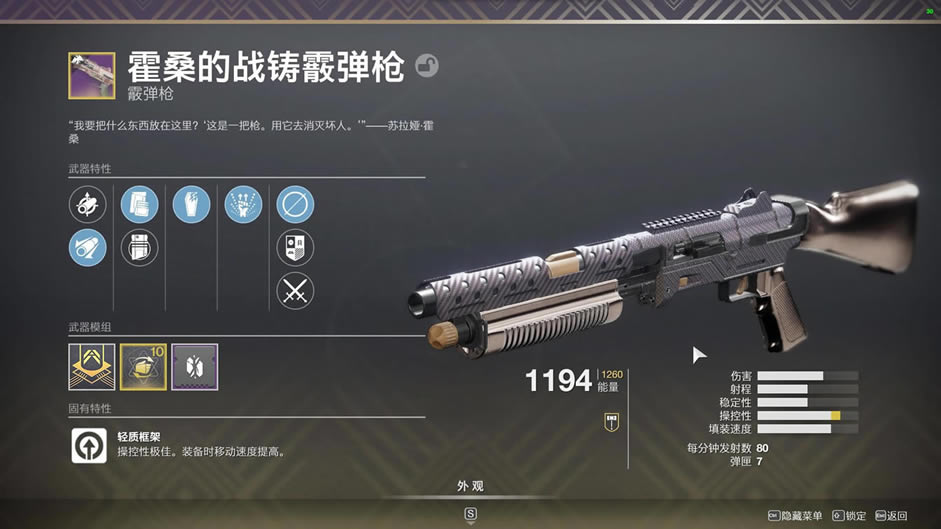This screenshot has width=941, height=529.
Task: Inspect the hand-holding-magazine trait perk
Action: coord(191,205)
